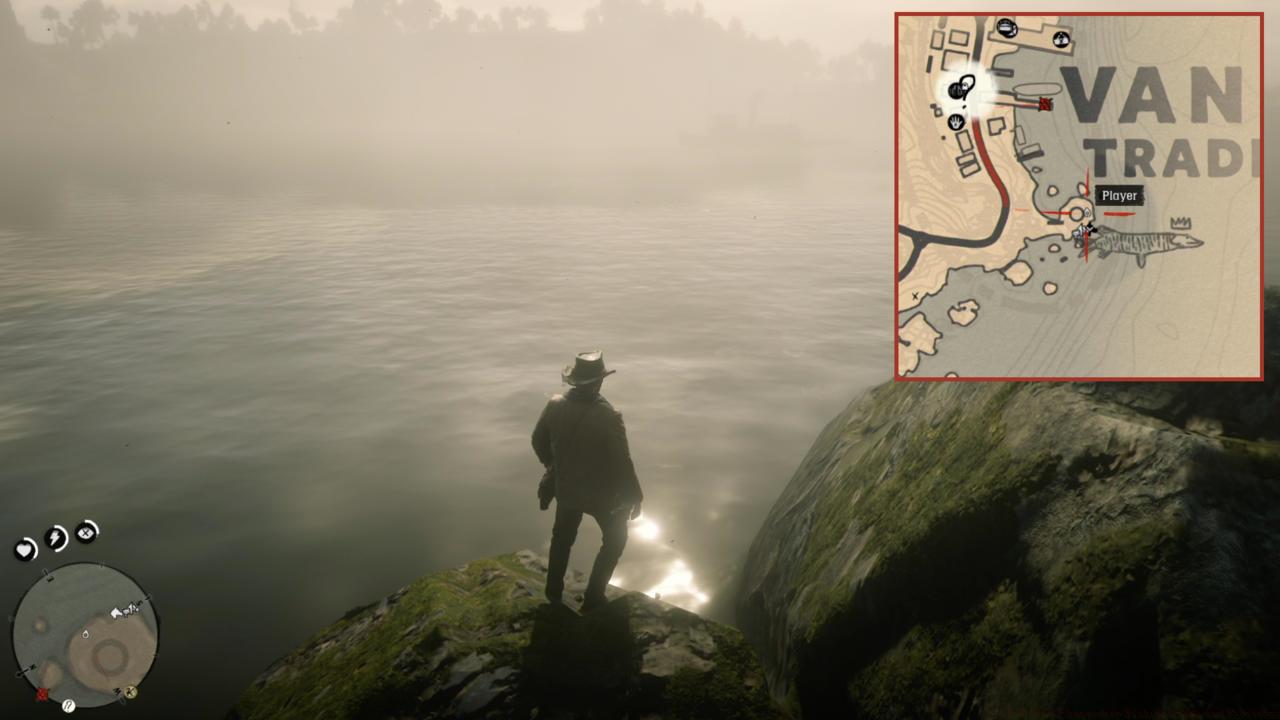1280x720 pixels.
Task: Click the heart-shaped health core icon
Action: pyautogui.click(x=25, y=550)
